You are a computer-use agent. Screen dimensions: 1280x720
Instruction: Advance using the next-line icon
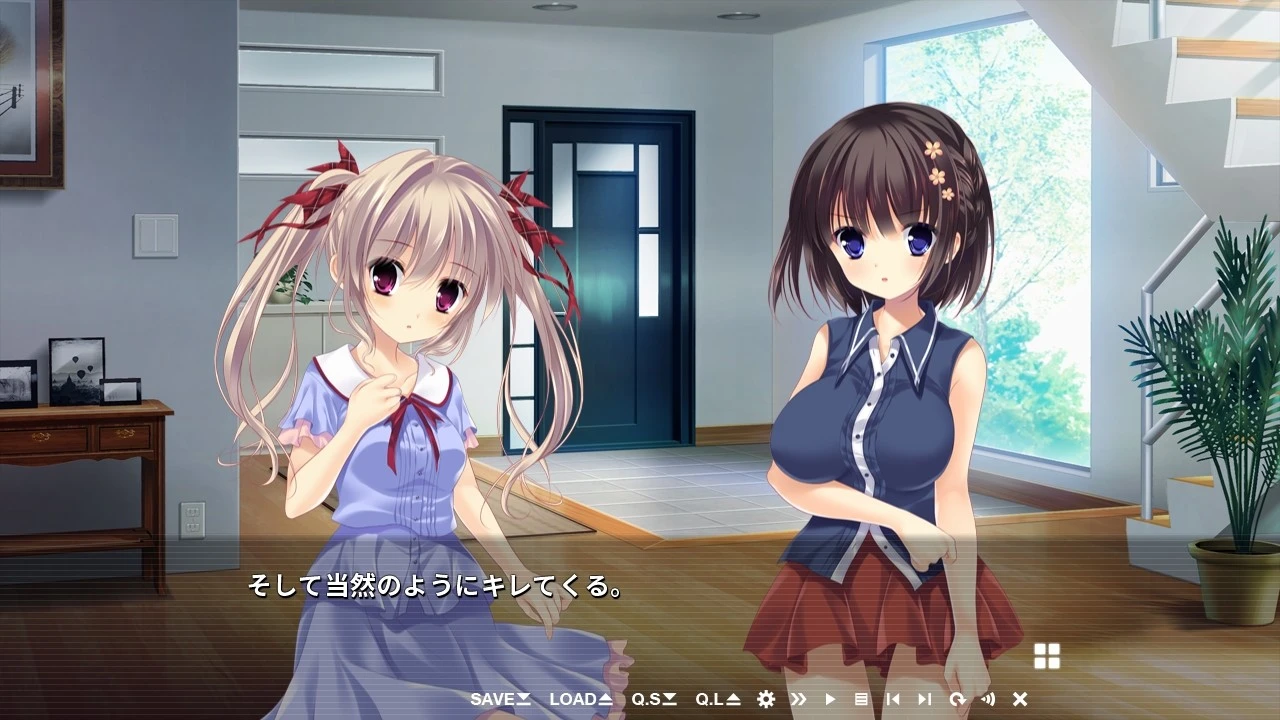[925, 700]
